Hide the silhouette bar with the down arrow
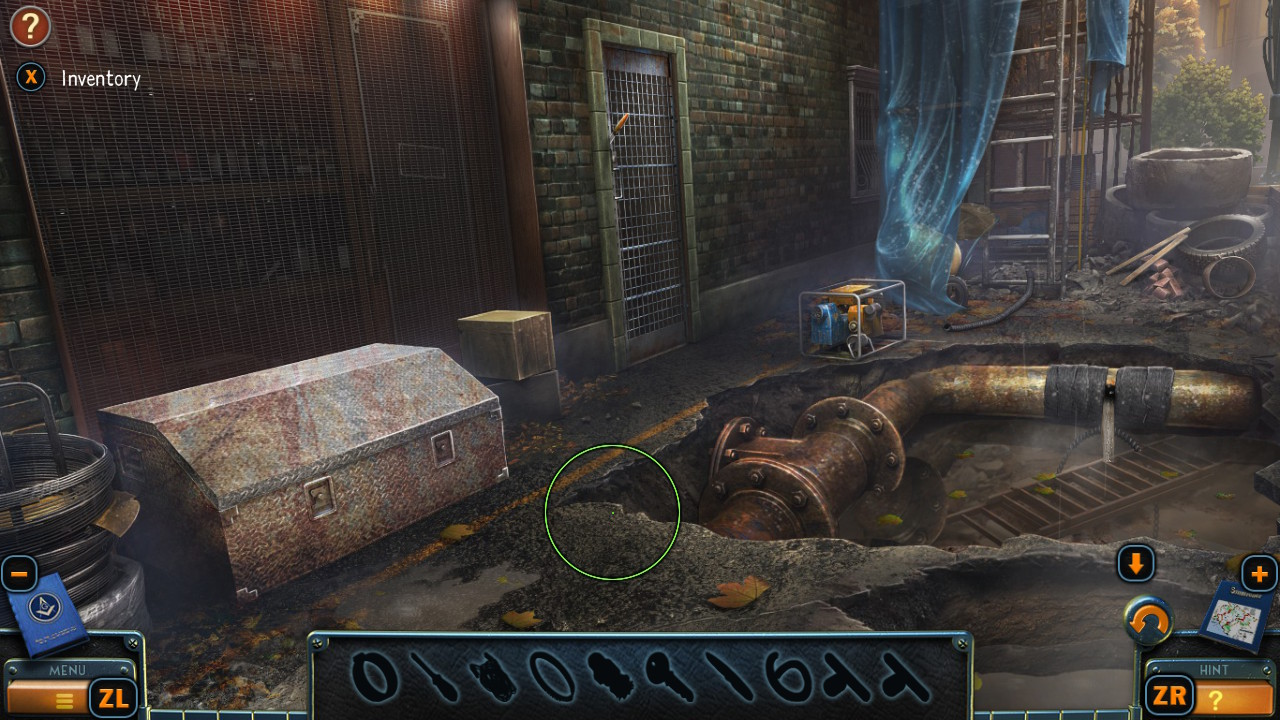The image size is (1280, 720). [1136, 563]
